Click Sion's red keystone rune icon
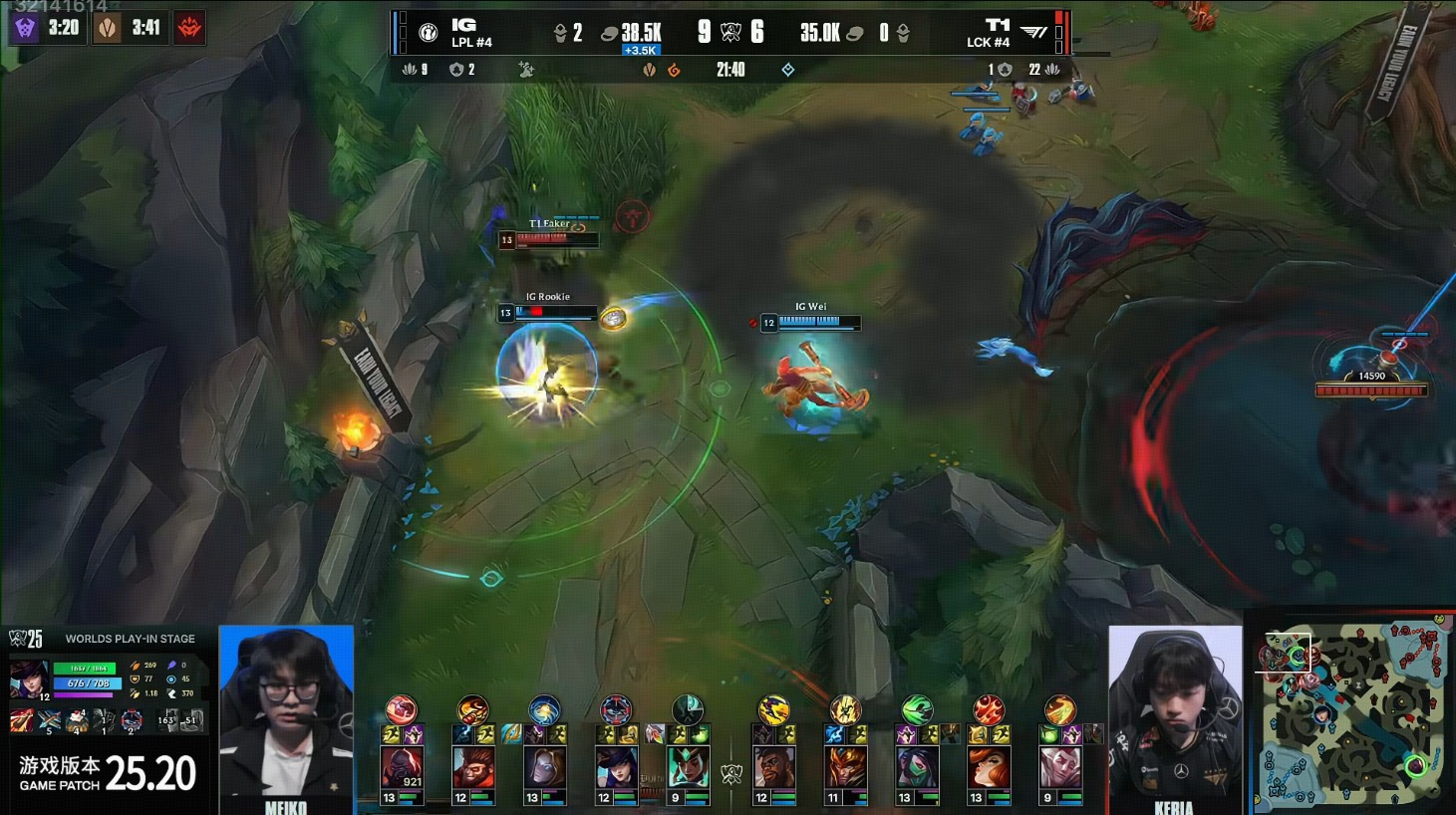Image resolution: width=1456 pixels, height=815 pixels. click(x=402, y=709)
